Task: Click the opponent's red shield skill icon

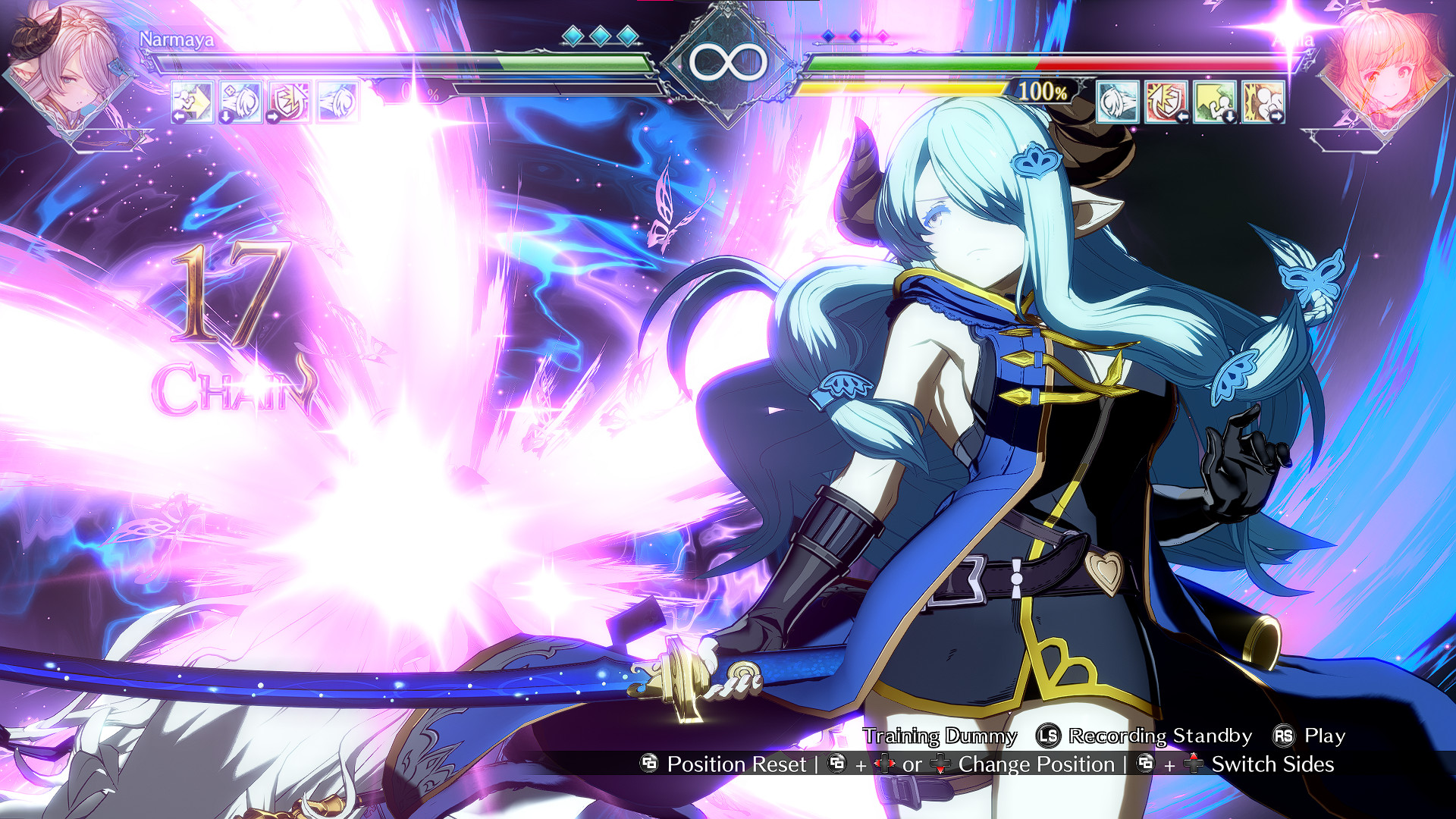Action: [1166, 102]
